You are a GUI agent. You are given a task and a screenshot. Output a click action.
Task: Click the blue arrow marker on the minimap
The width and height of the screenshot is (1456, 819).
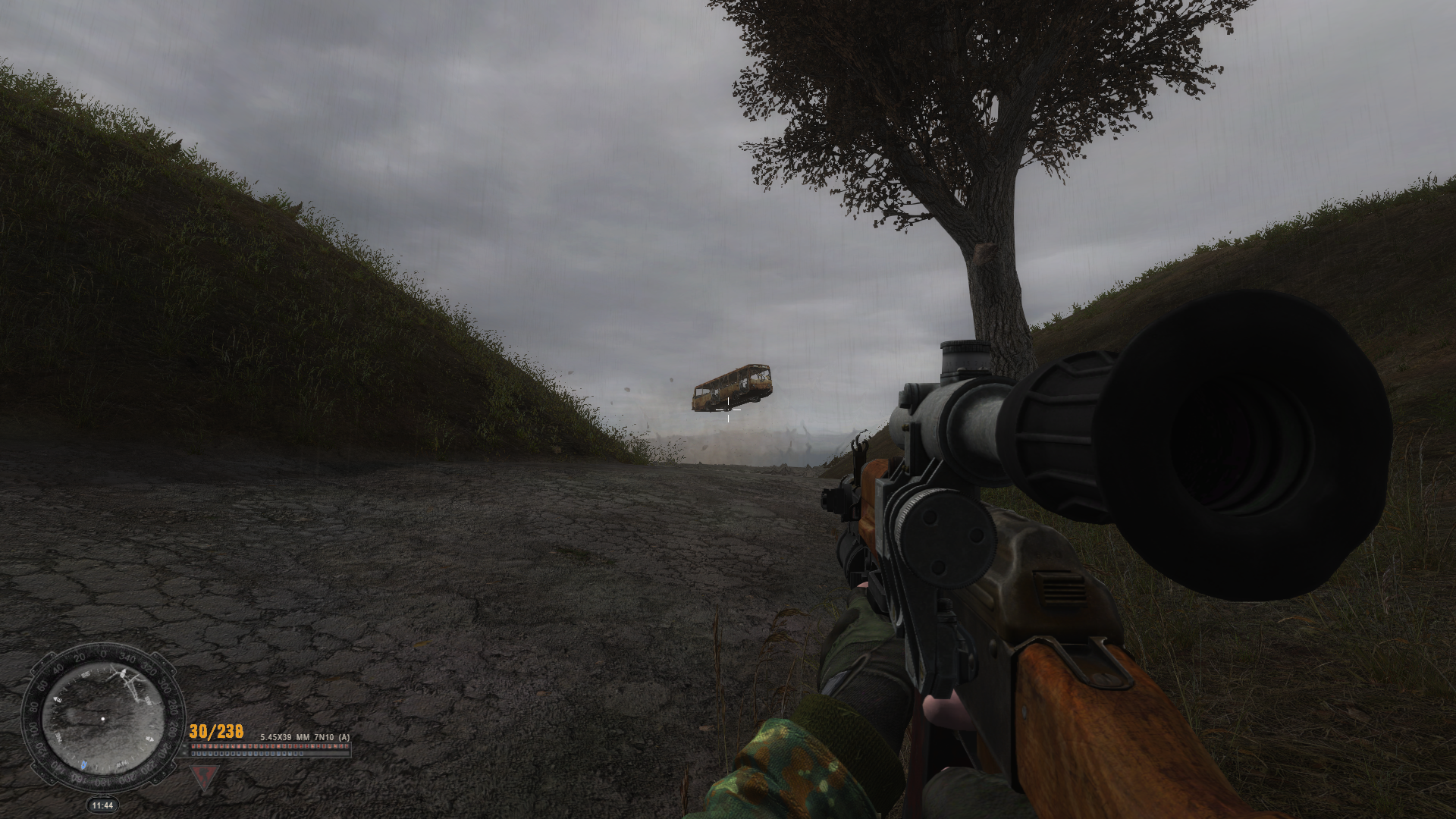(83, 764)
